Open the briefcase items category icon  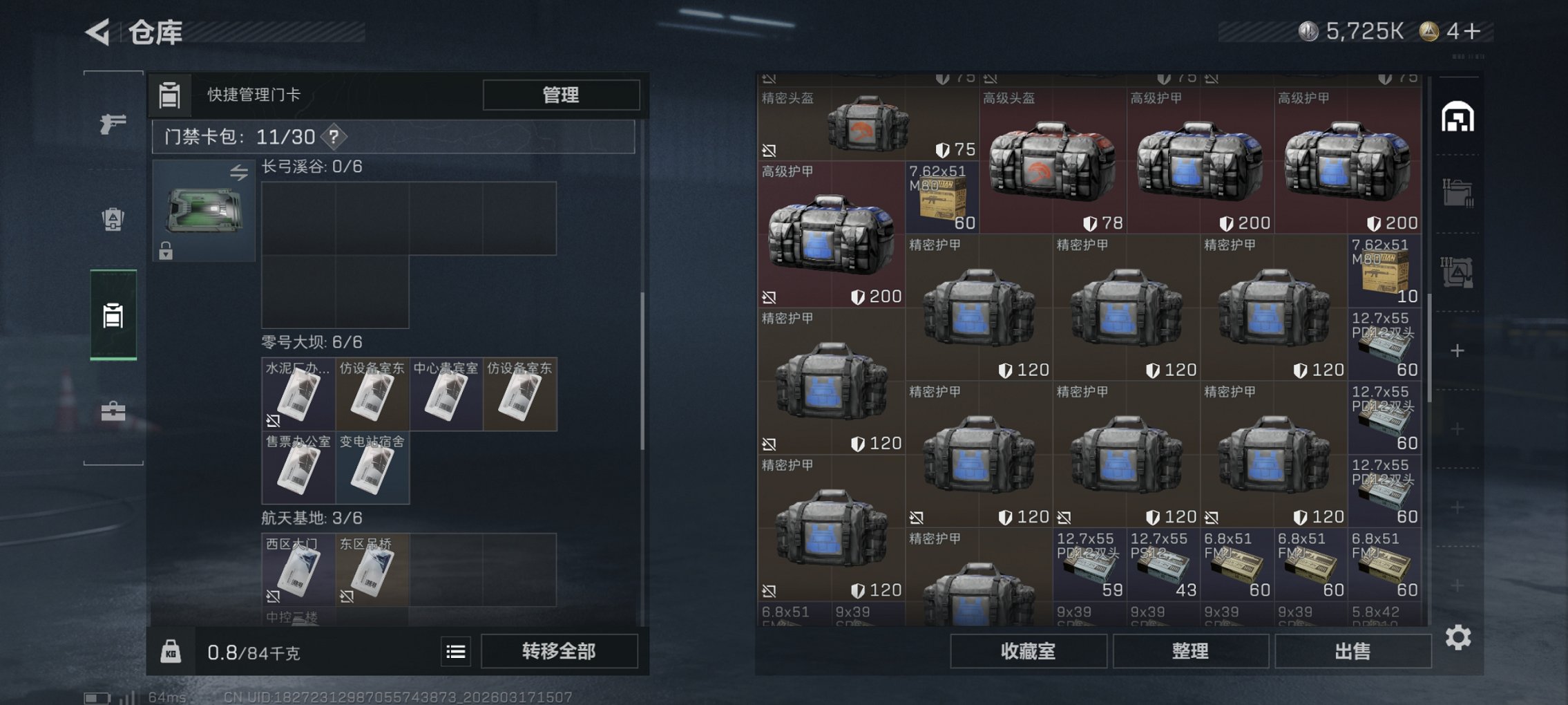tap(112, 411)
